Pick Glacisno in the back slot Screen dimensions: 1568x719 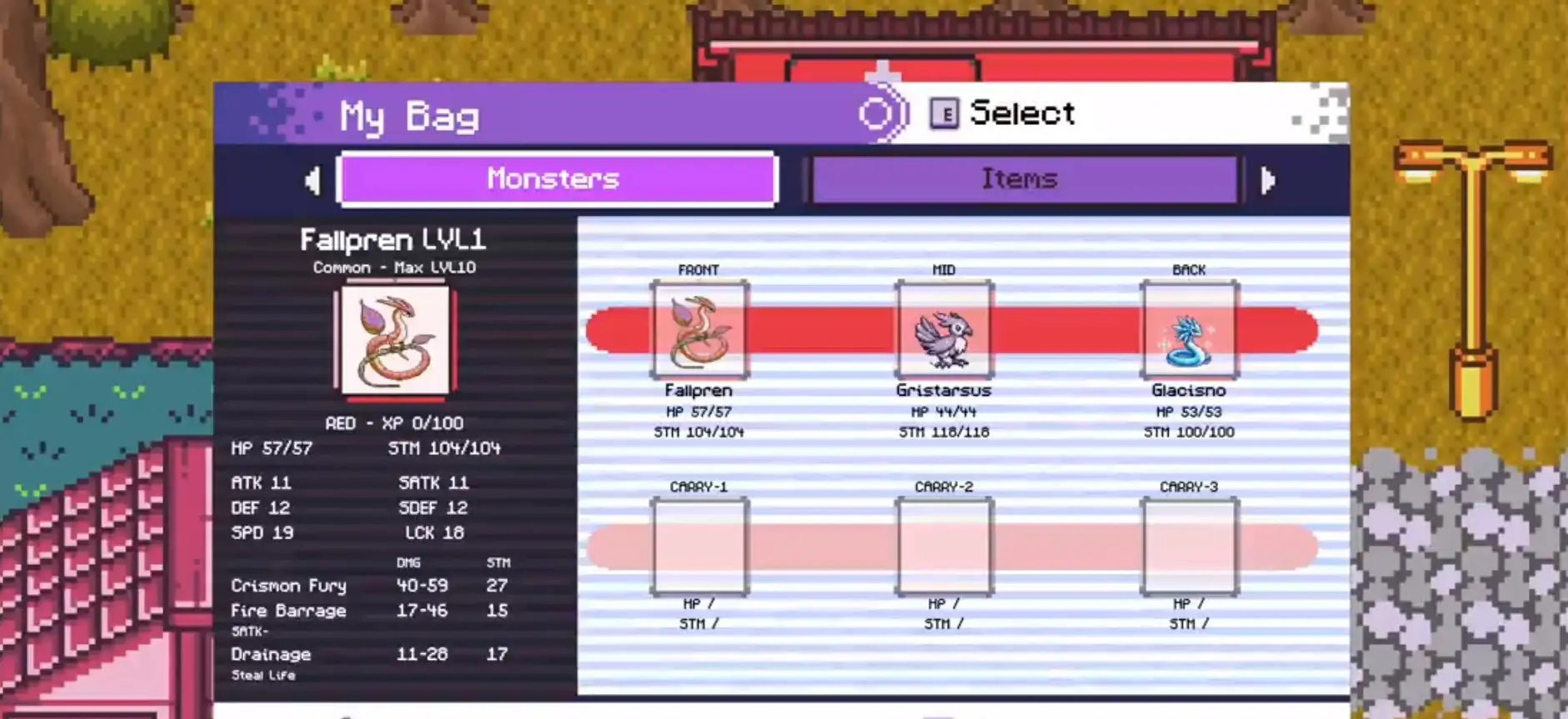click(x=1189, y=331)
